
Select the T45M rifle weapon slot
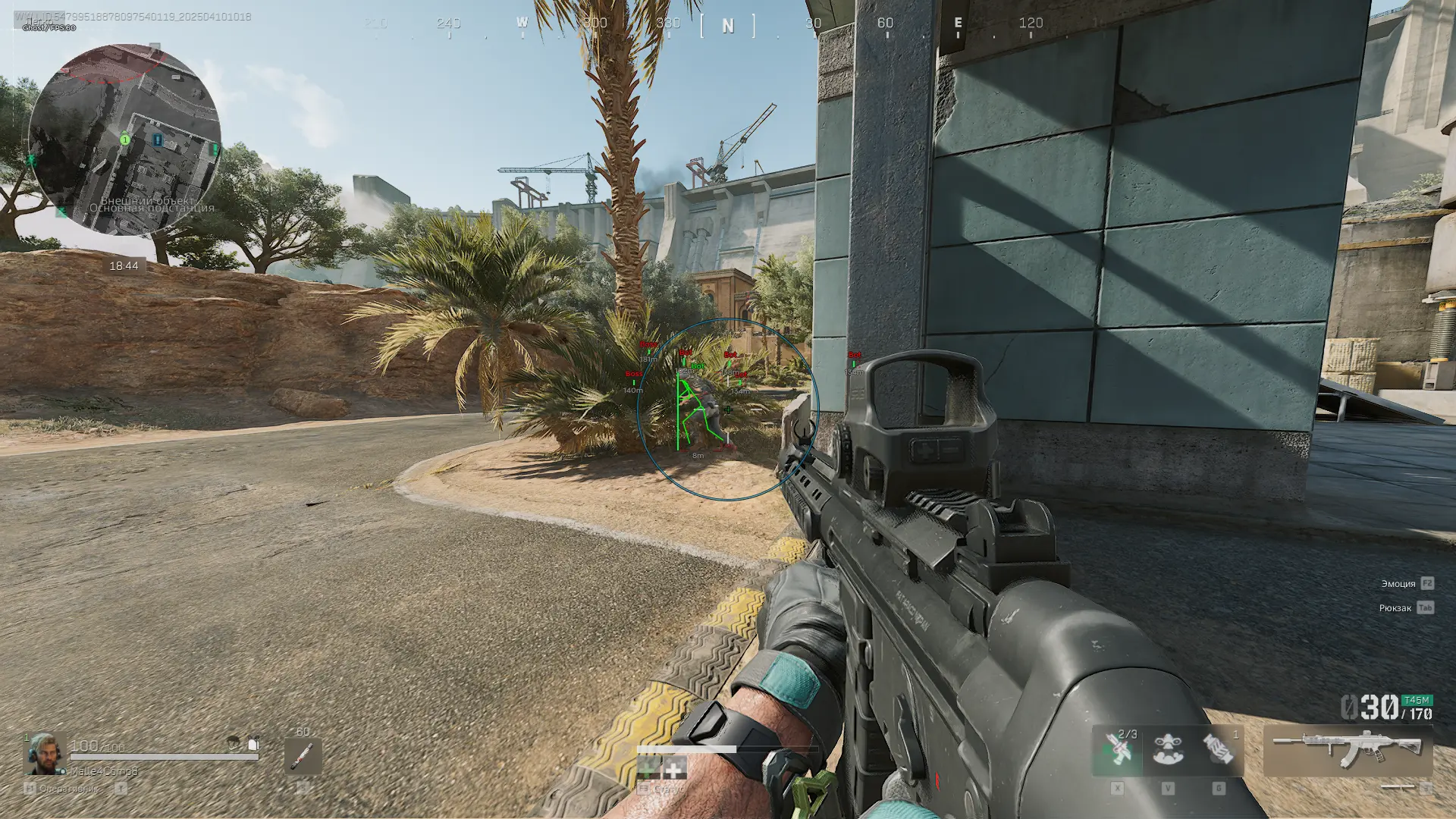pos(1348,750)
